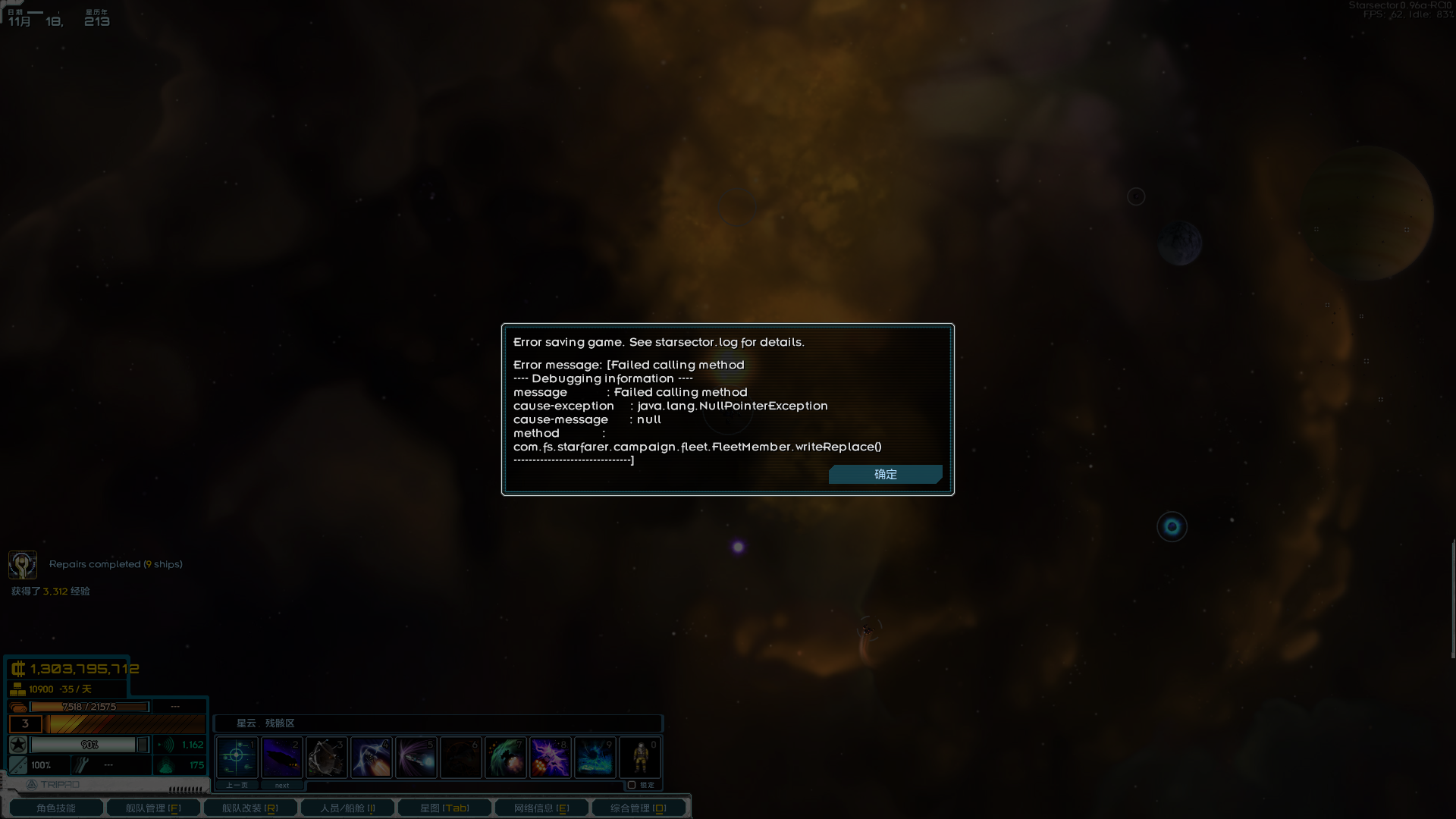The width and height of the screenshot is (1456, 819).
Task: Select the ship ability in slot 2
Action: click(281, 757)
